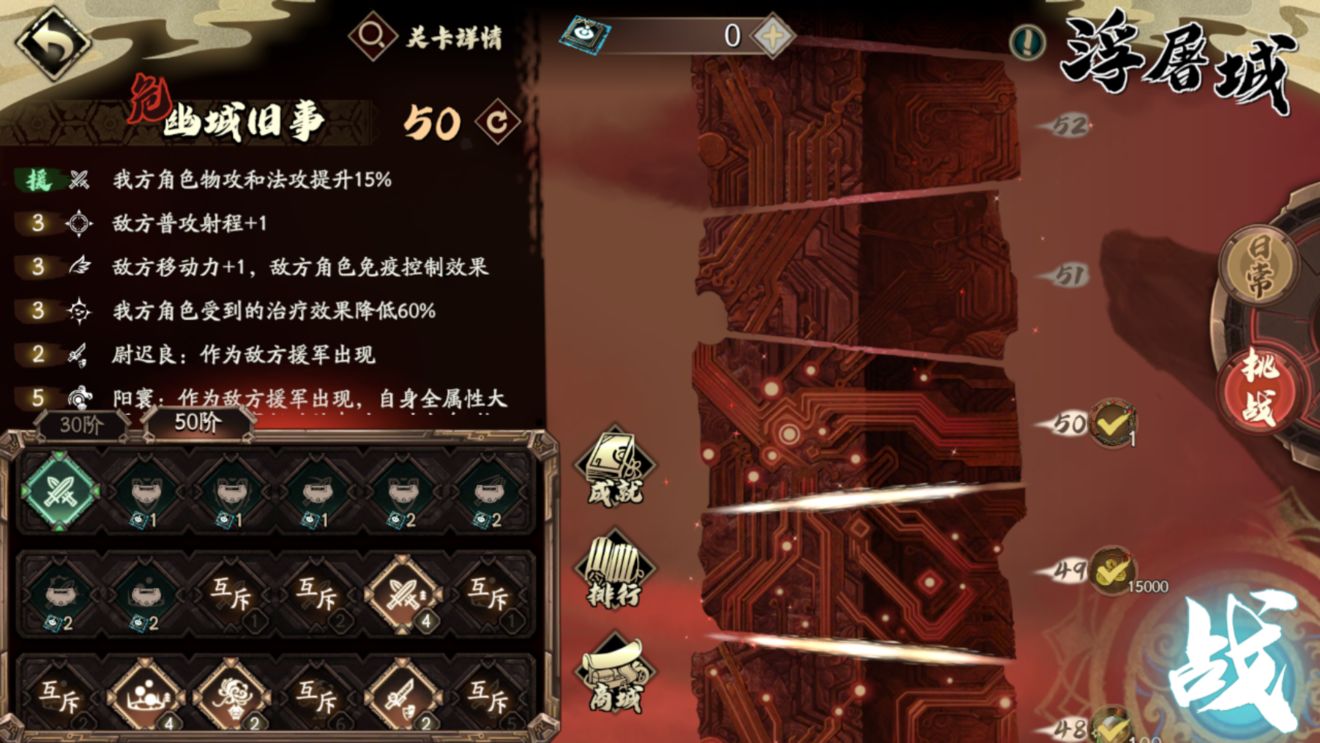Select floor 51 on the tower
Image resolution: width=1320 pixels, height=743 pixels.
(x=1067, y=275)
